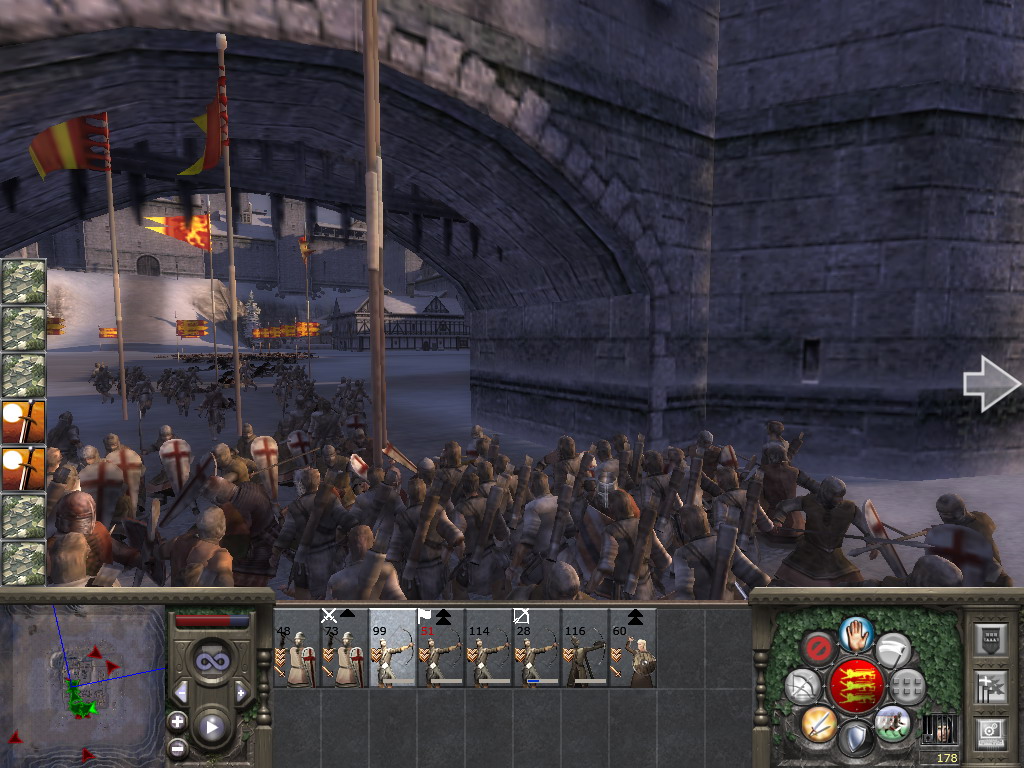Select the 99-man archer unit card

click(393, 648)
